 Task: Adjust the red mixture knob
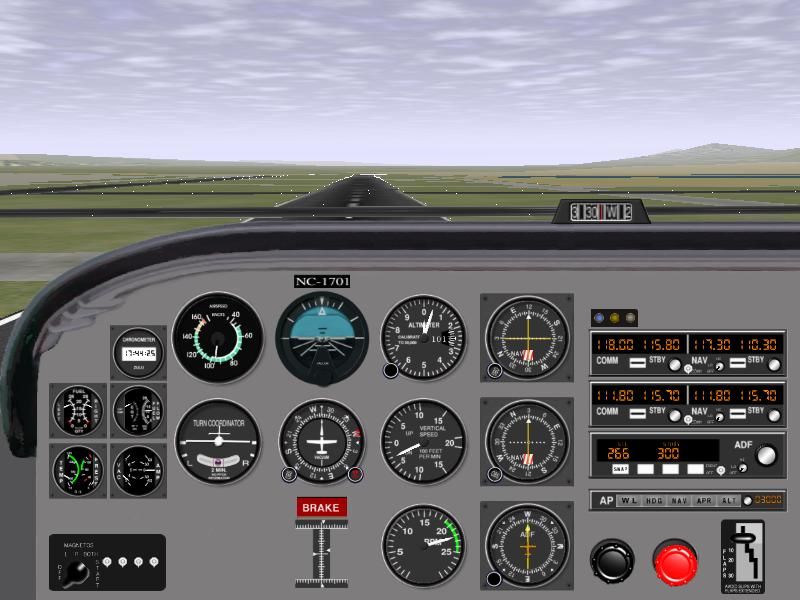[676, 562]
